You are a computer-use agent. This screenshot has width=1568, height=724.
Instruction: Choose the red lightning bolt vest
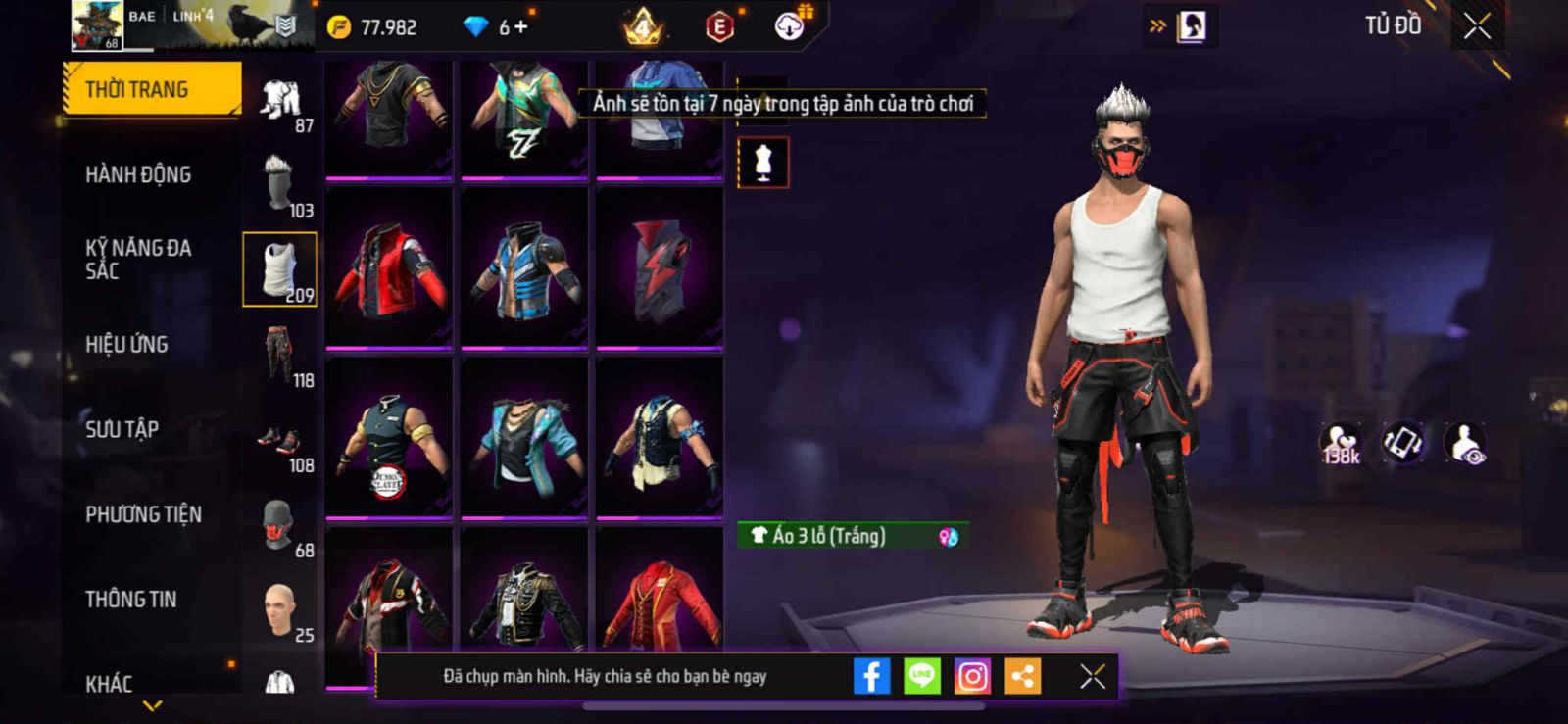point(660,268)
